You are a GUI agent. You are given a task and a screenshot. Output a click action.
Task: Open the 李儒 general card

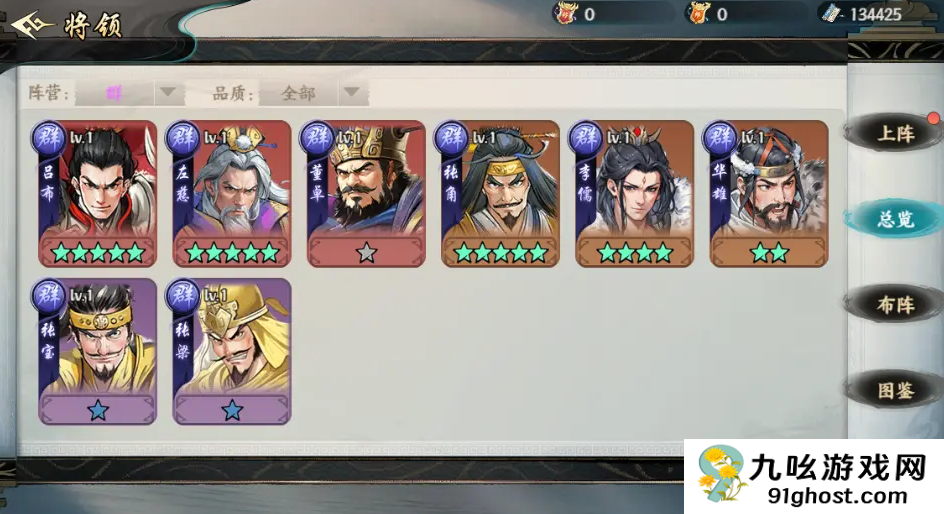635,193
